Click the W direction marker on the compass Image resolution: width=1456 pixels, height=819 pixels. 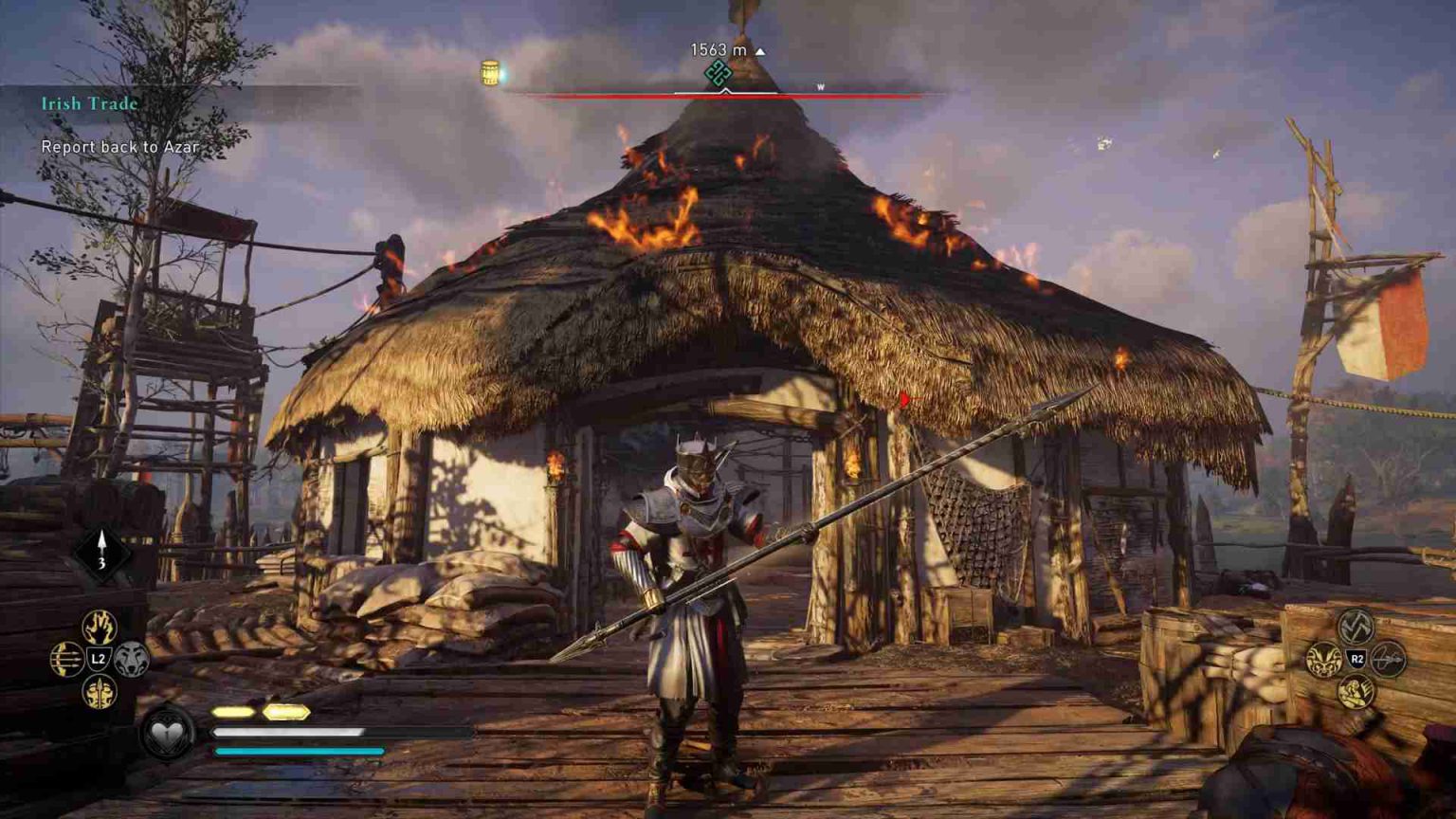click(821, 84)
